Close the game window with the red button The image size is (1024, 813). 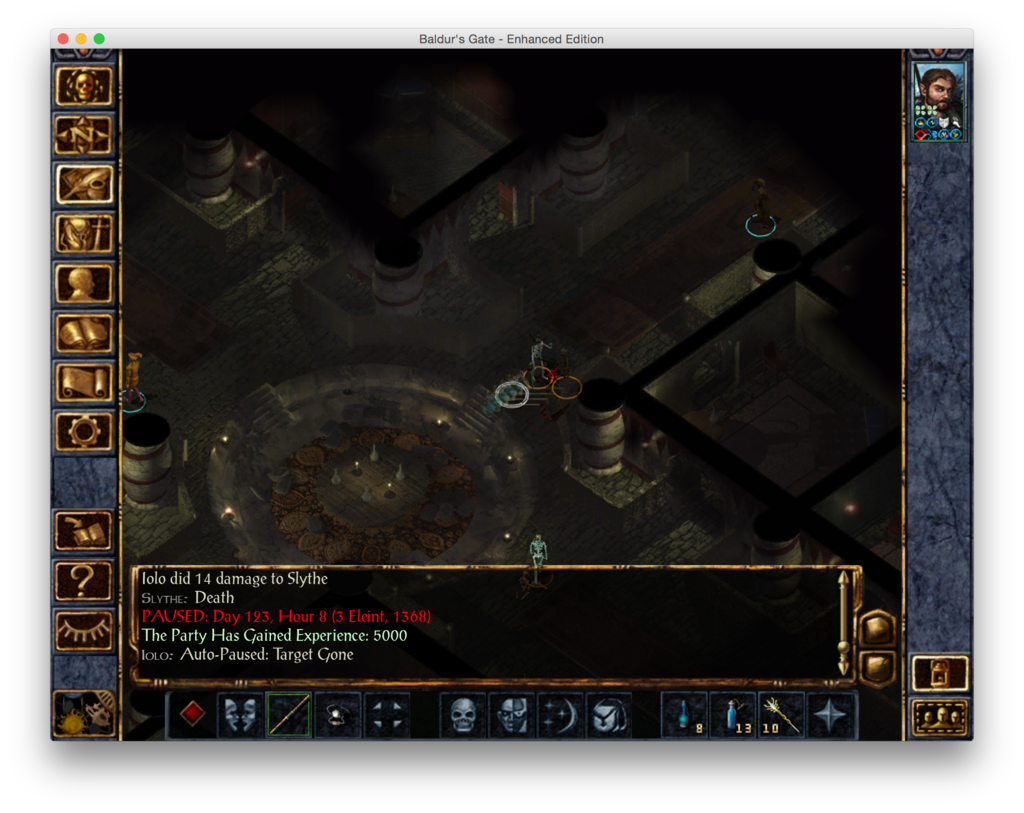63,39
